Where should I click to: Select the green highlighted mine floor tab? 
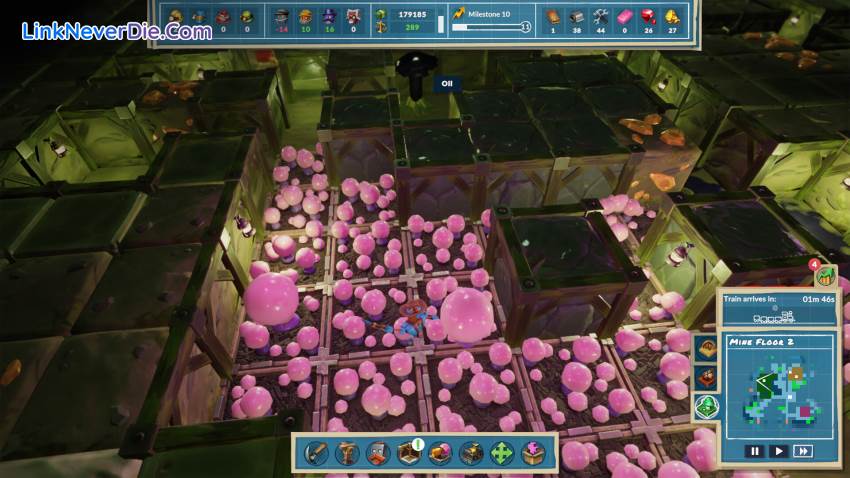(706, 407)
